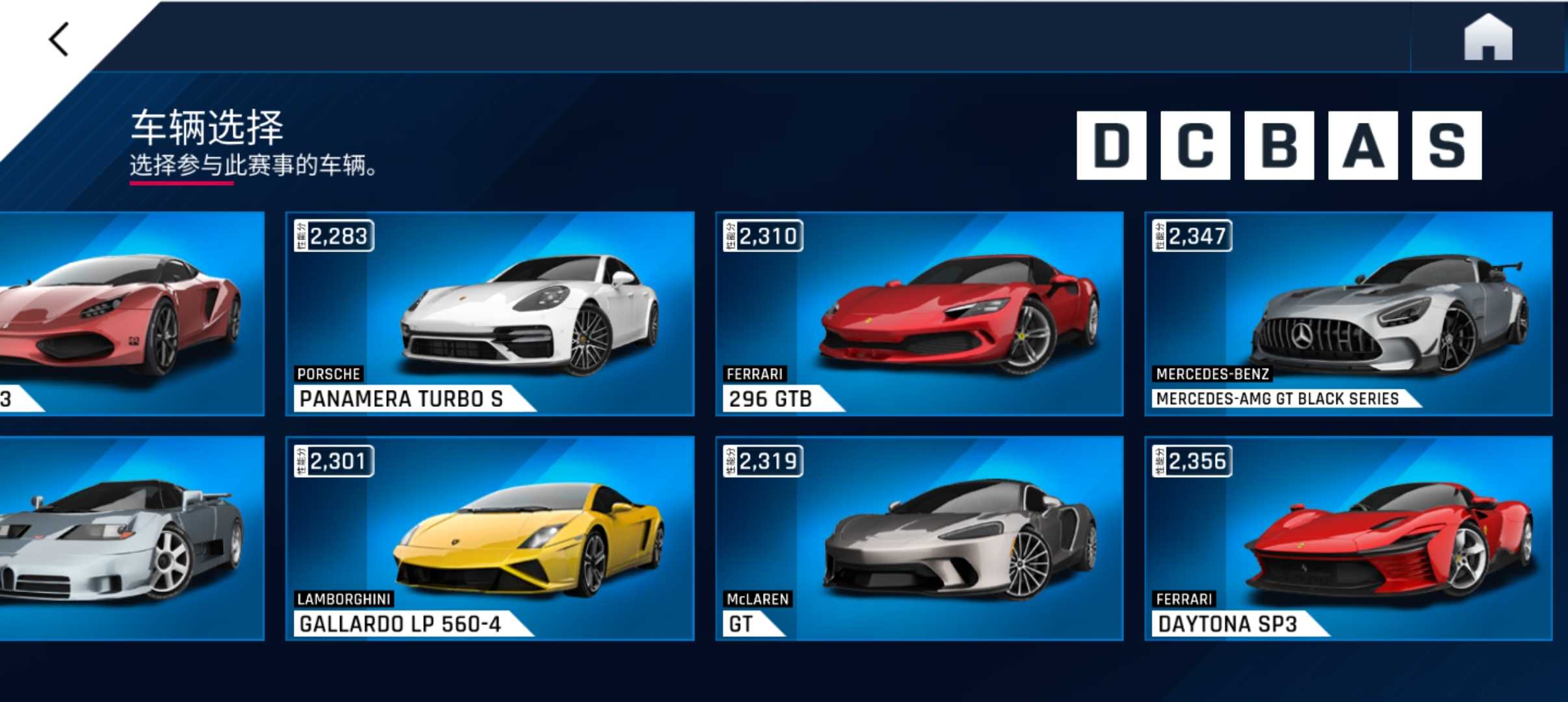Choose the Porsche Panamera Turbo S

[490, 313]
